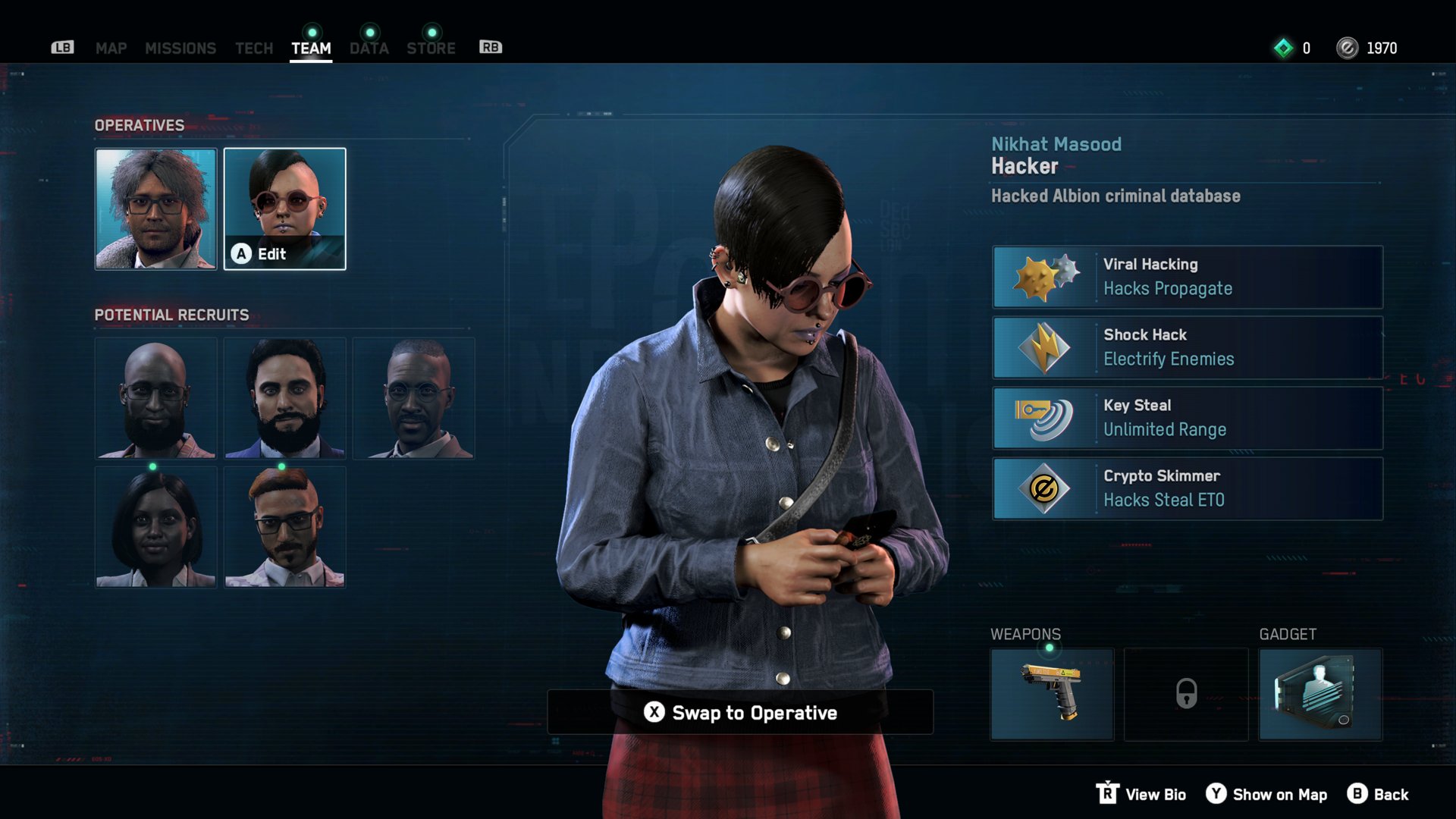Viewport: 1456px width, 819px height.
Task: Pick the black-haired bearded recruit in blue suit
Action: (x=284, y=398)
